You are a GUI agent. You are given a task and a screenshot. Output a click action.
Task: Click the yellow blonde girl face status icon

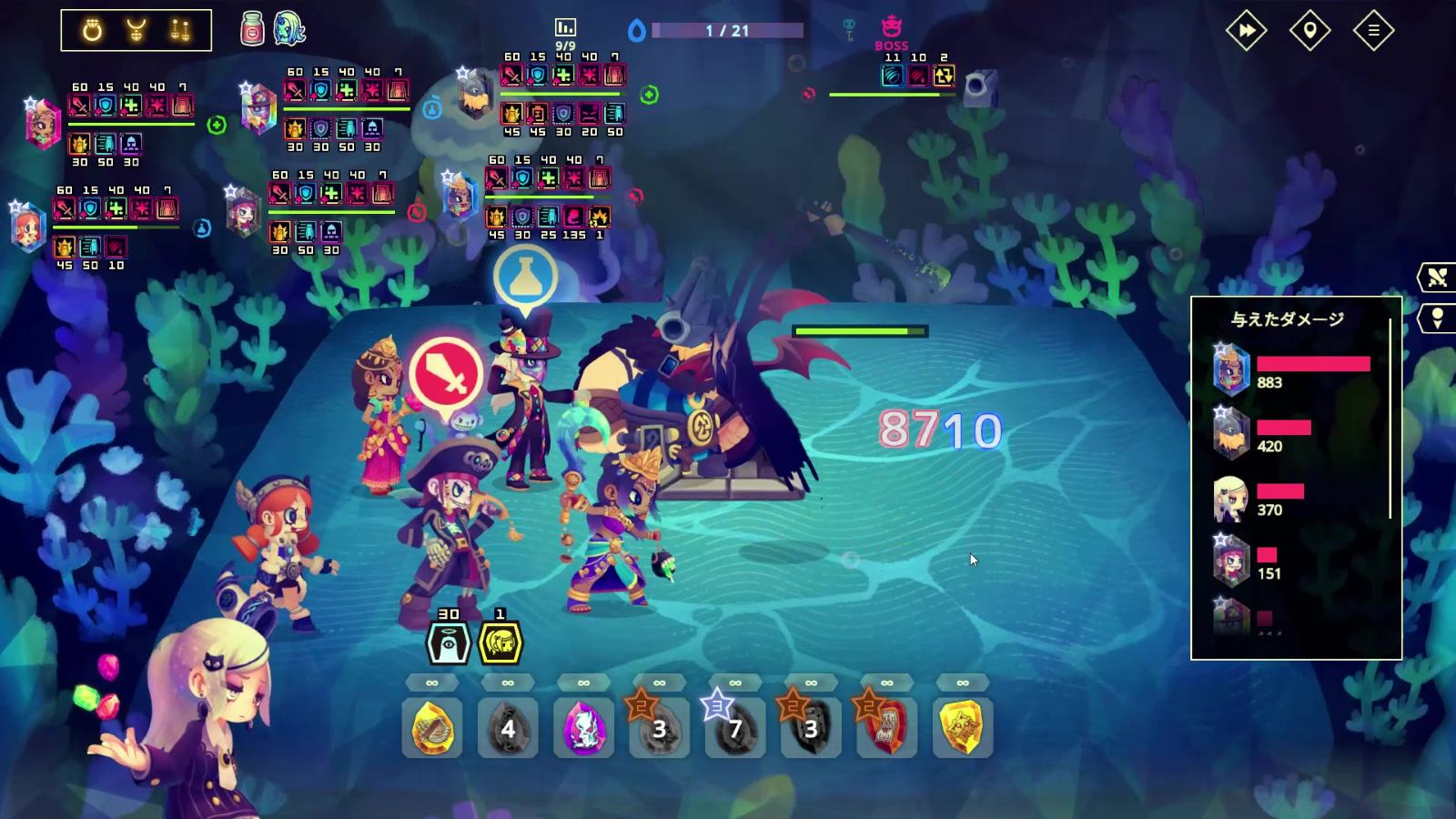click(x=500, y=642)
